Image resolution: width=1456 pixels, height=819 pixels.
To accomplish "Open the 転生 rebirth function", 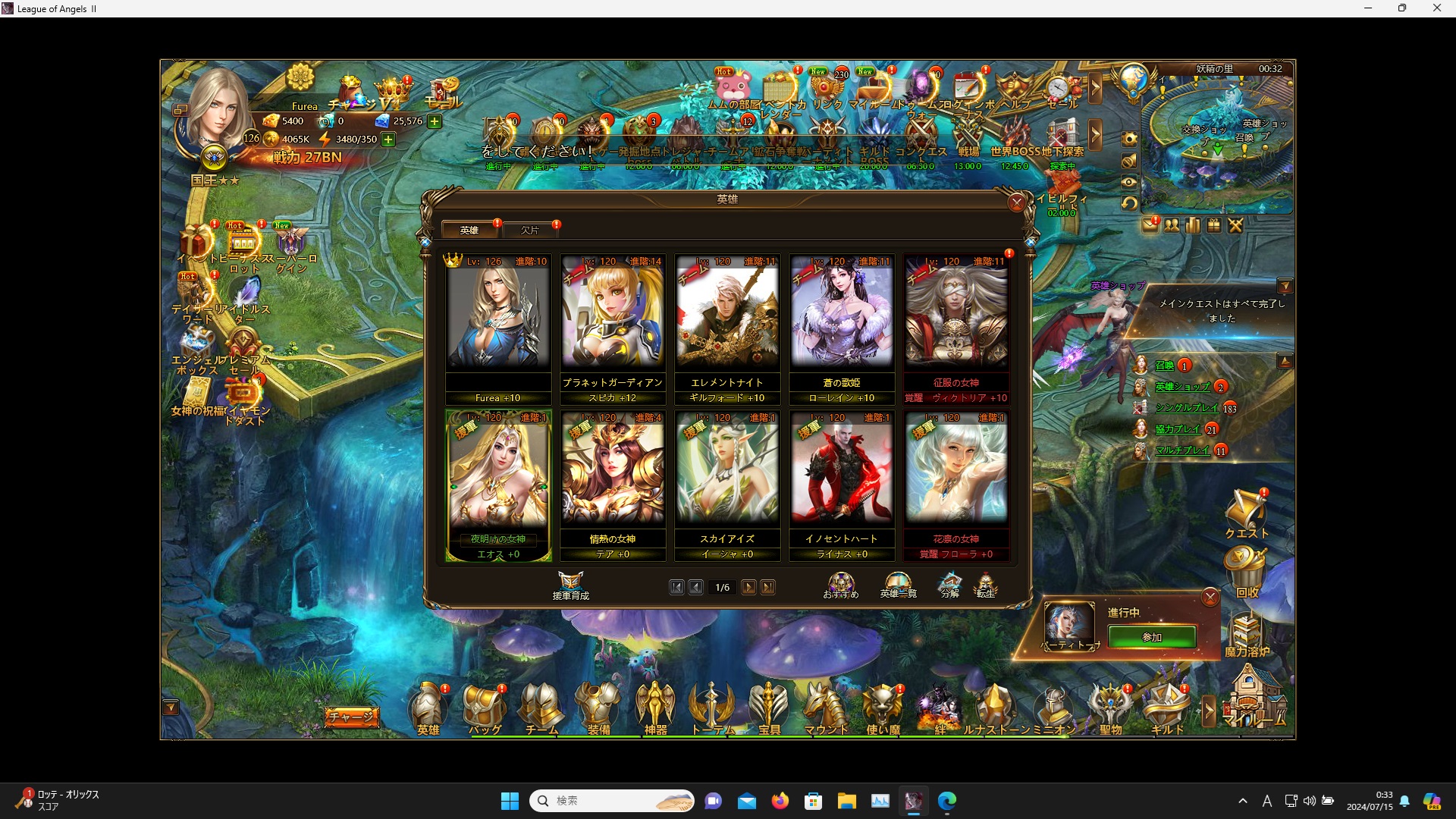I will [x=985, y=585].
